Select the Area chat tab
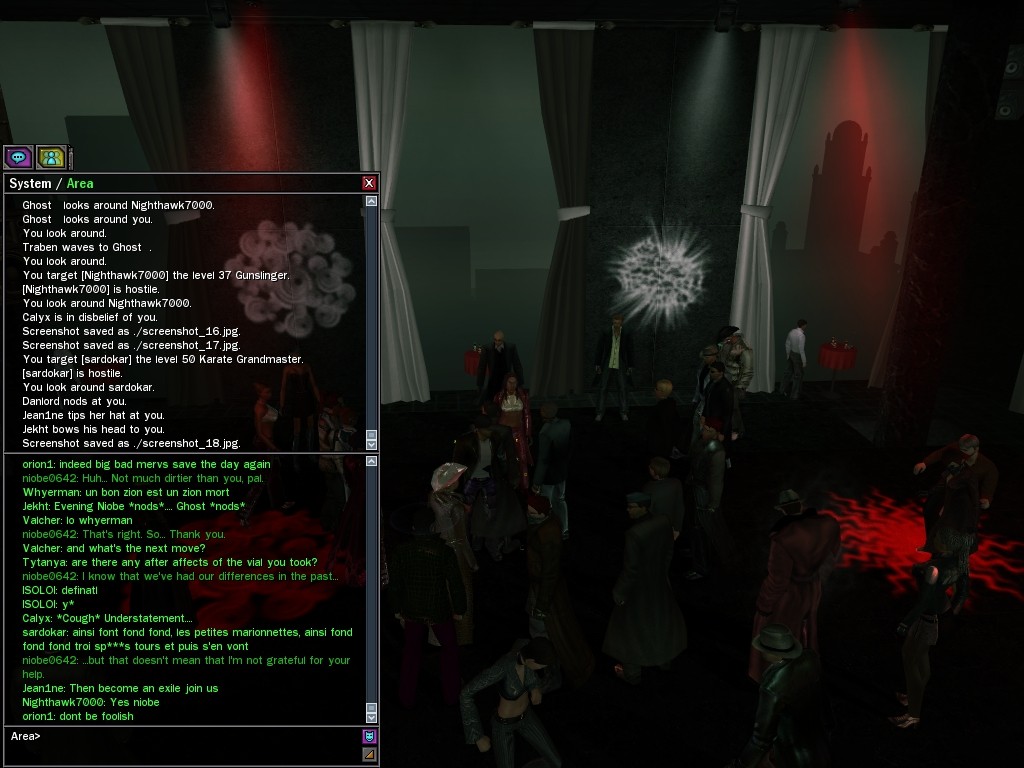This screenshot has width=1024, height=768. click(80, 183)
